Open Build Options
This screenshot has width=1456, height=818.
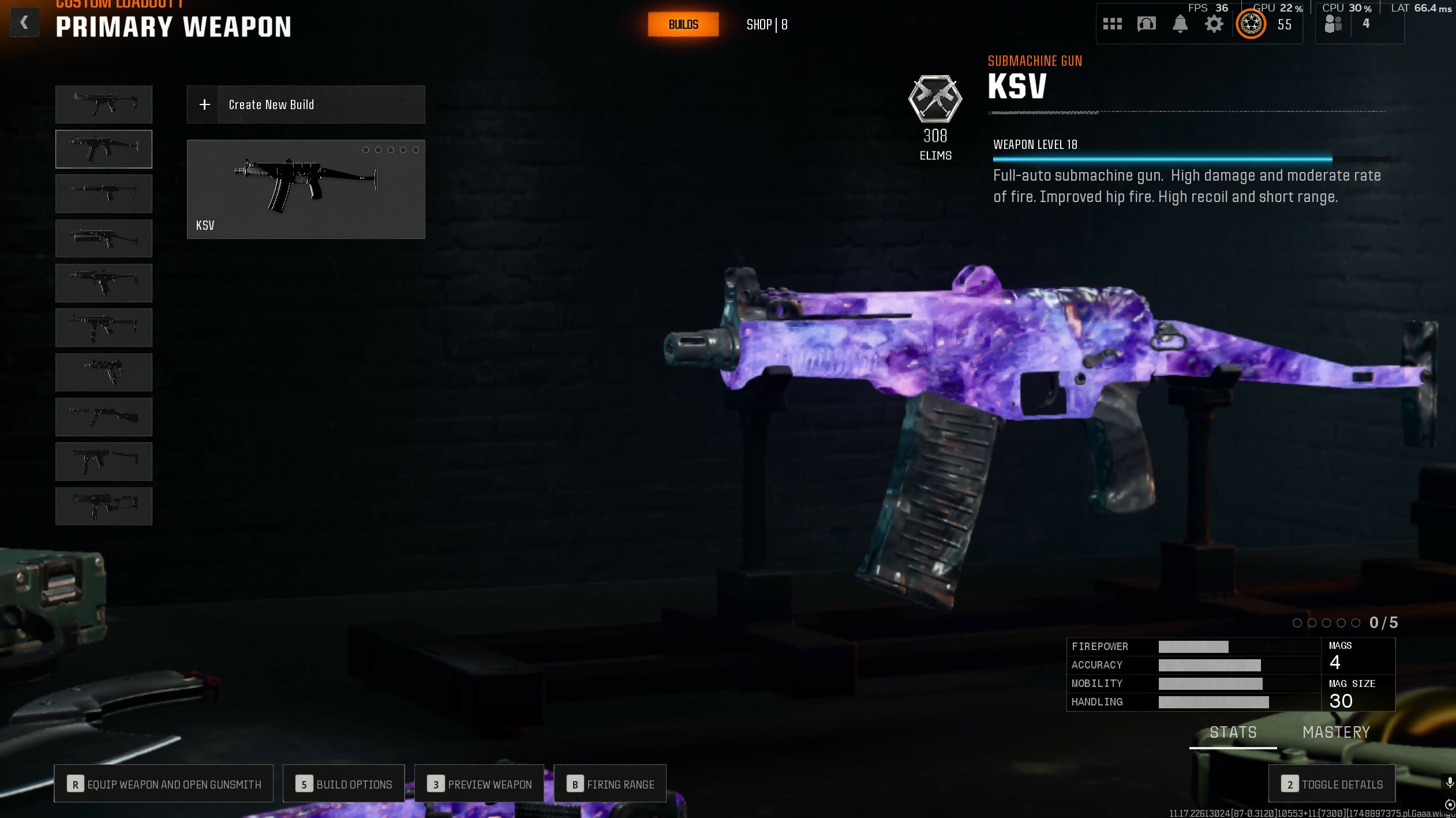pyautogui.click(x=343, y=784)
